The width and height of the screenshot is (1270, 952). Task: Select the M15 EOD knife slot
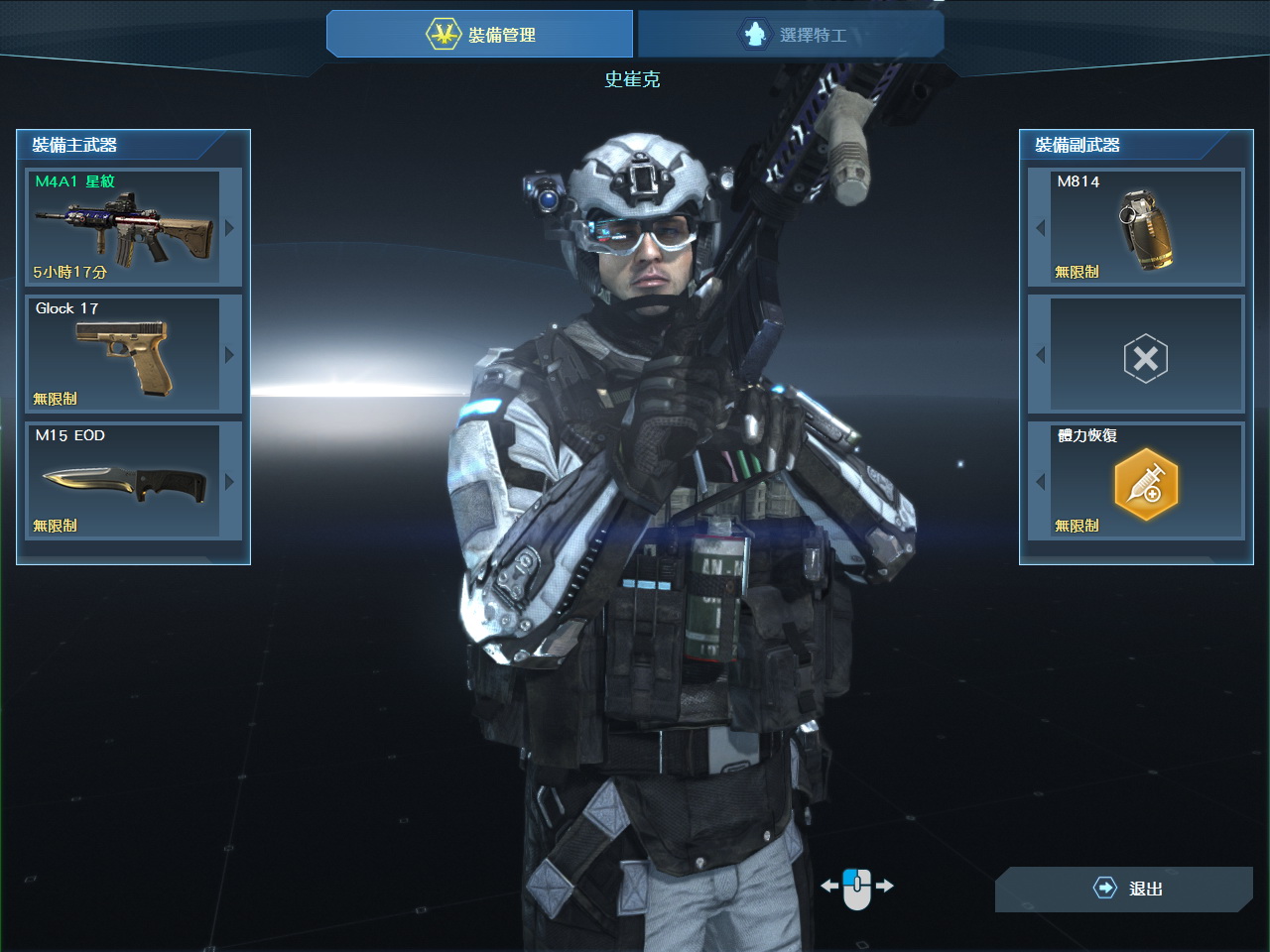coord(122,481)
